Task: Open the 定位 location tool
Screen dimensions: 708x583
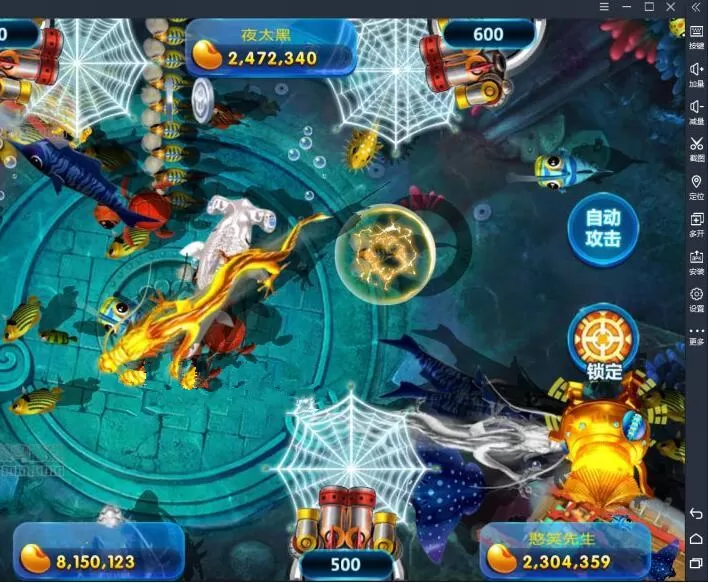Action: [696, 186]
